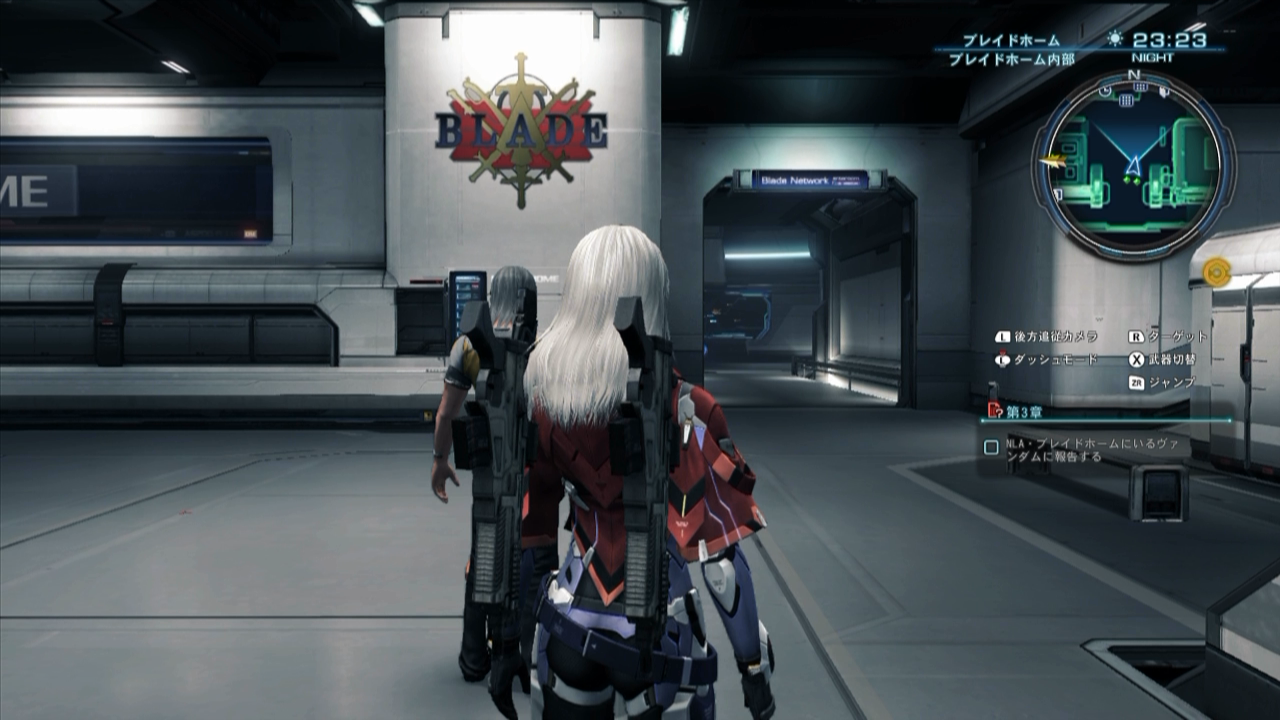
Task: Toggle the green waypoint markers on the minimap
Action: click(x=1131, y=179)
